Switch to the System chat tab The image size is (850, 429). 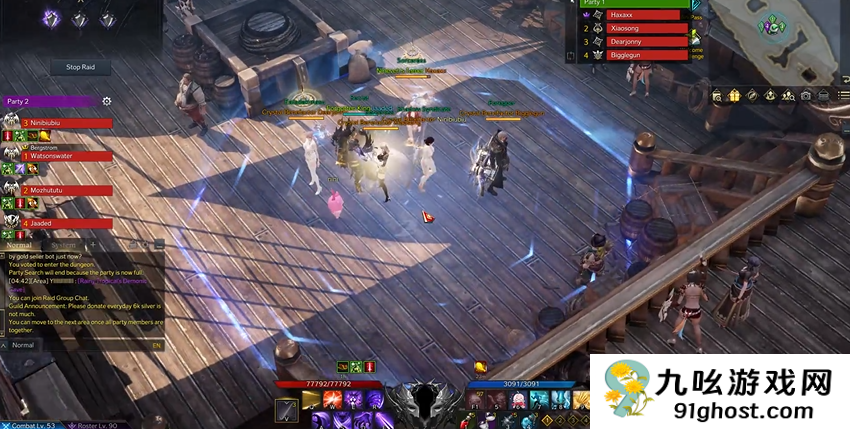coord(62,245)
